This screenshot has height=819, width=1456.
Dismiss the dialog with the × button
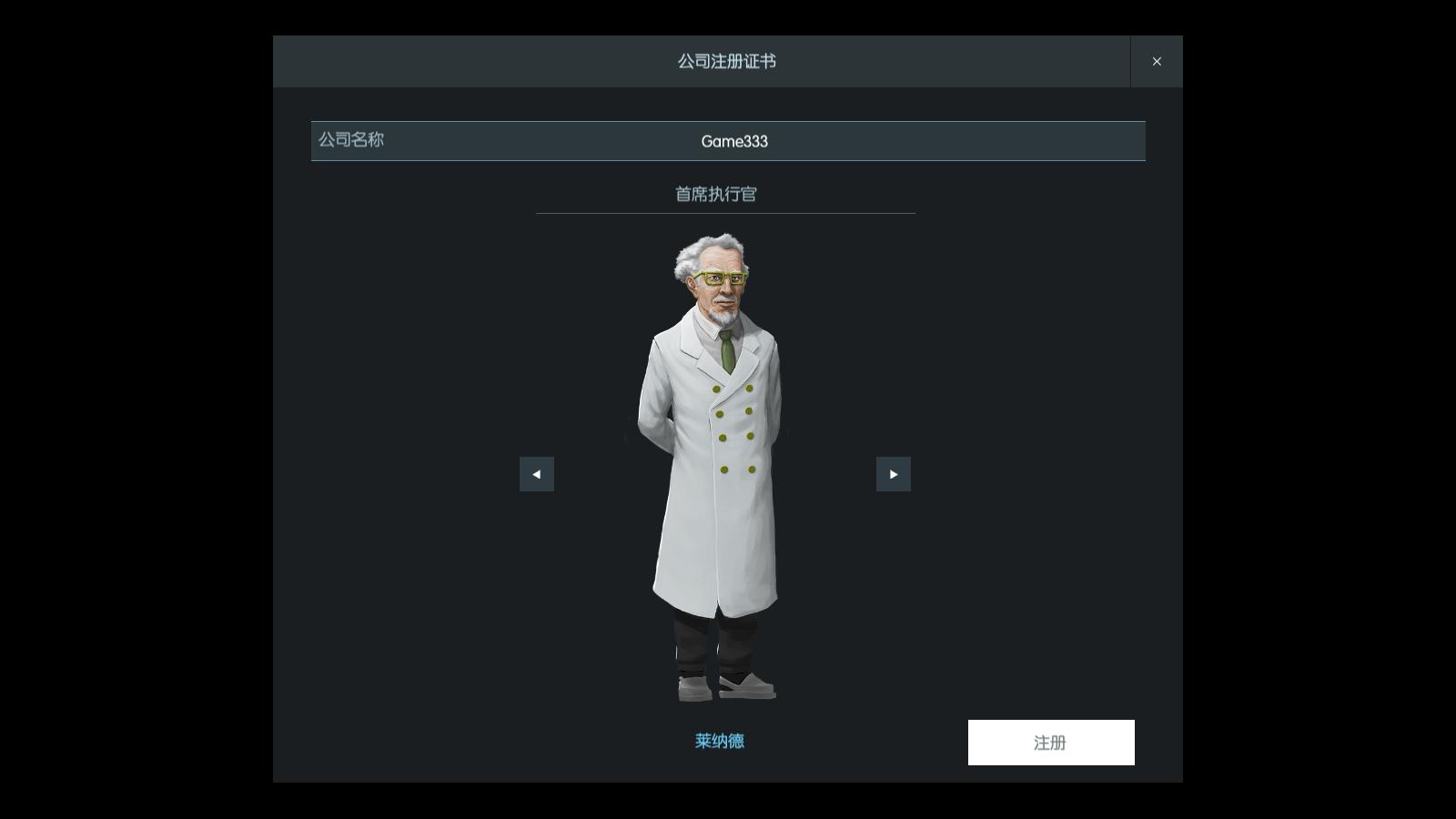click(x=1157, y=61)
